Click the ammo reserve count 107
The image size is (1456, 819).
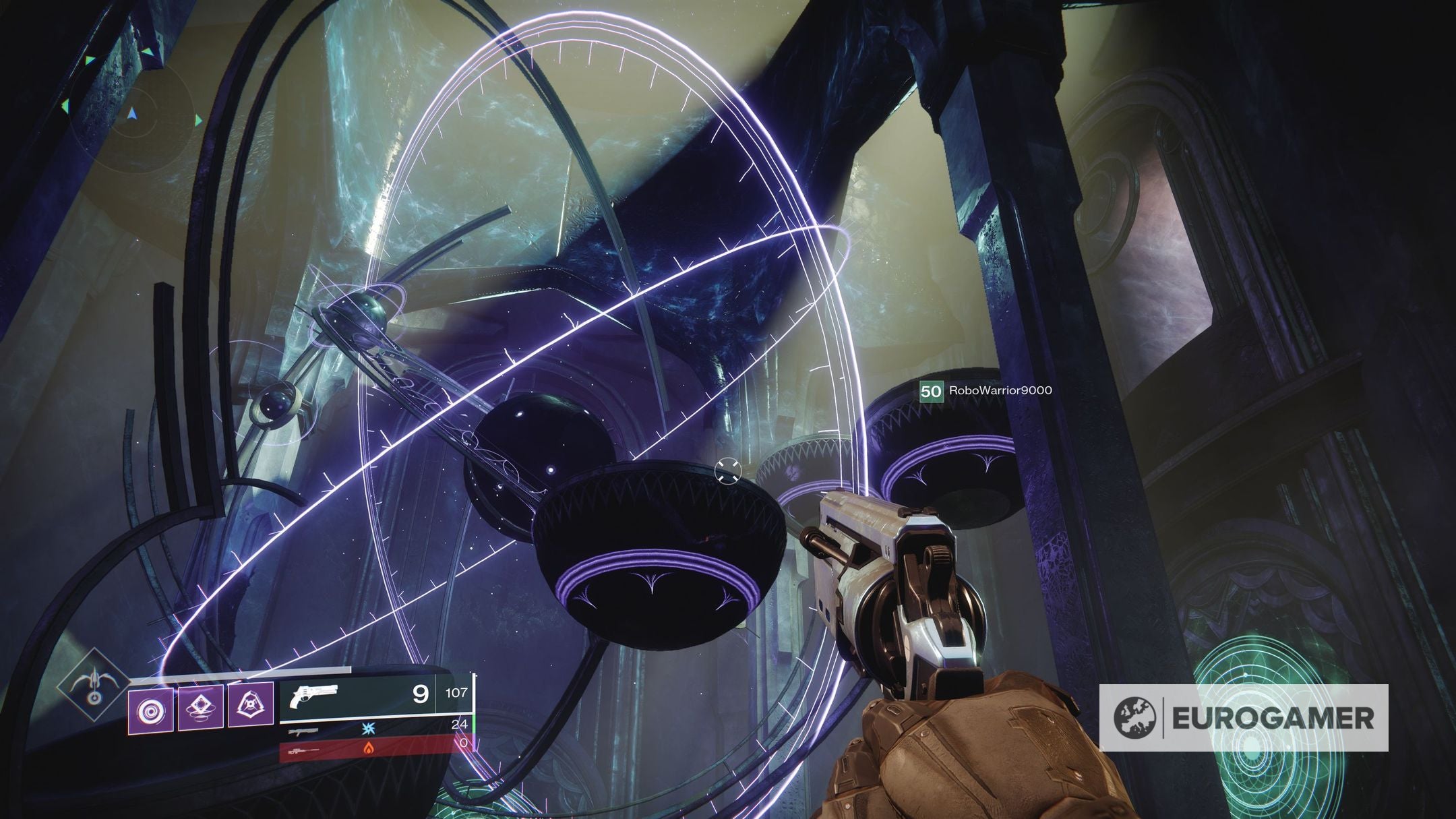[x=457, y=692]
